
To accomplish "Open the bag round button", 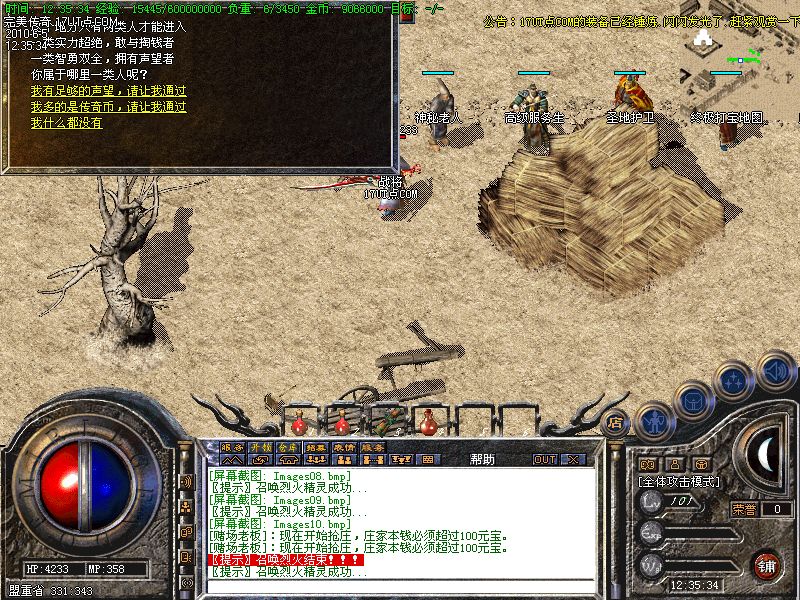I will click(x=692, y=399).
